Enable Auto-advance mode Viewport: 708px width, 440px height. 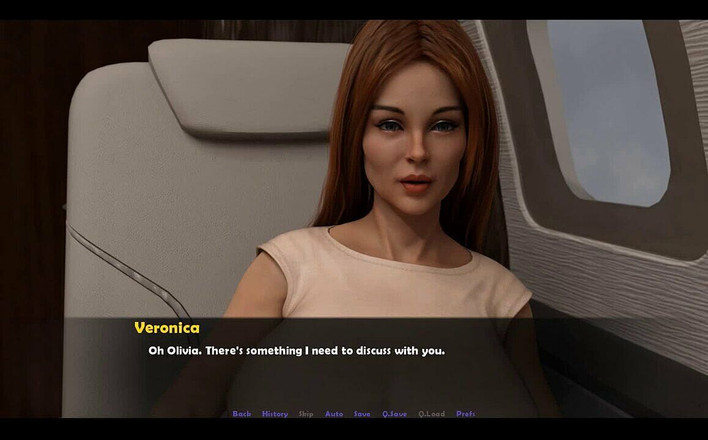pos(334,414)
